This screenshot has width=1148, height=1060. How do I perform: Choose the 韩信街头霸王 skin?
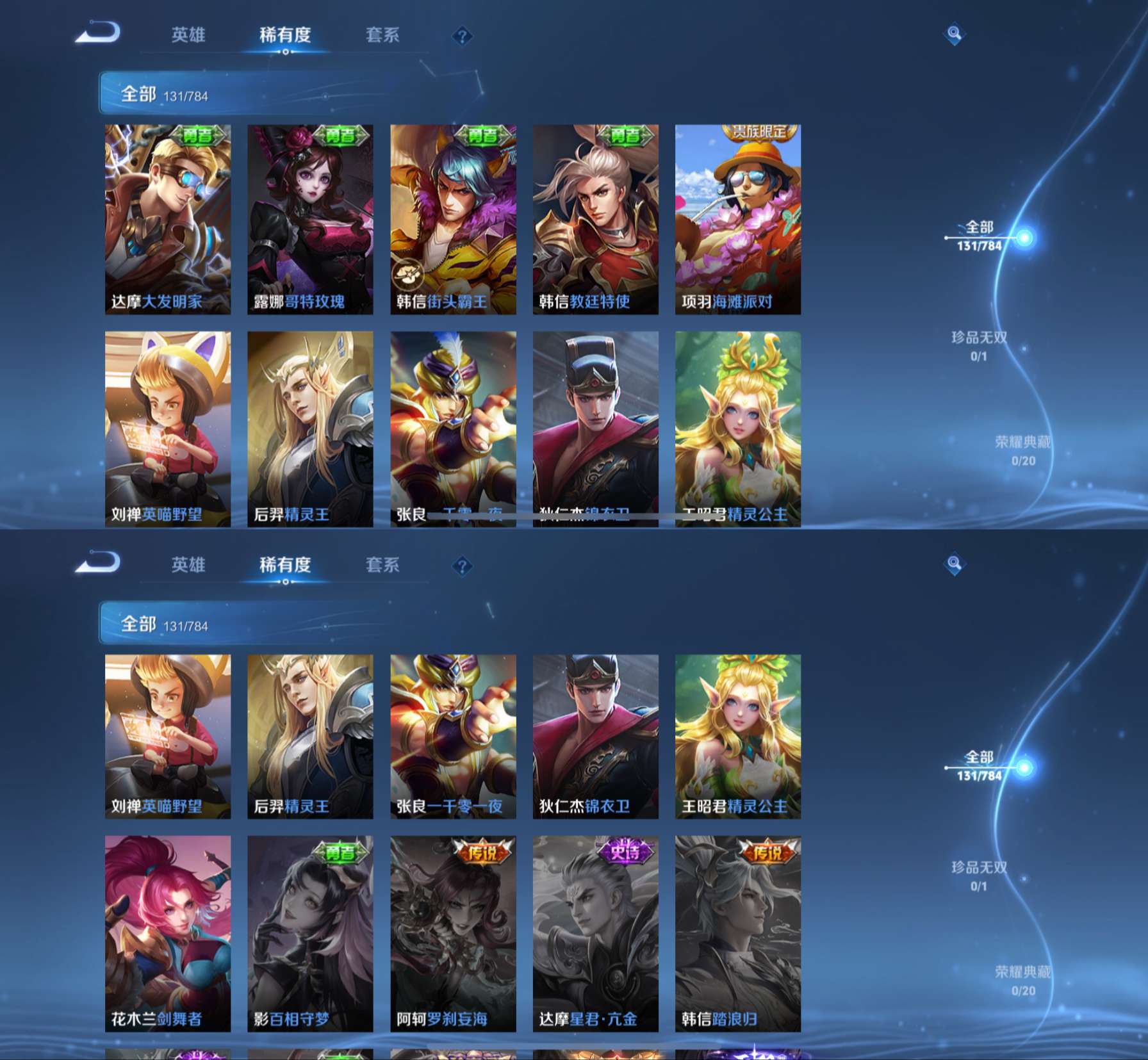click(x=453, y=219)
